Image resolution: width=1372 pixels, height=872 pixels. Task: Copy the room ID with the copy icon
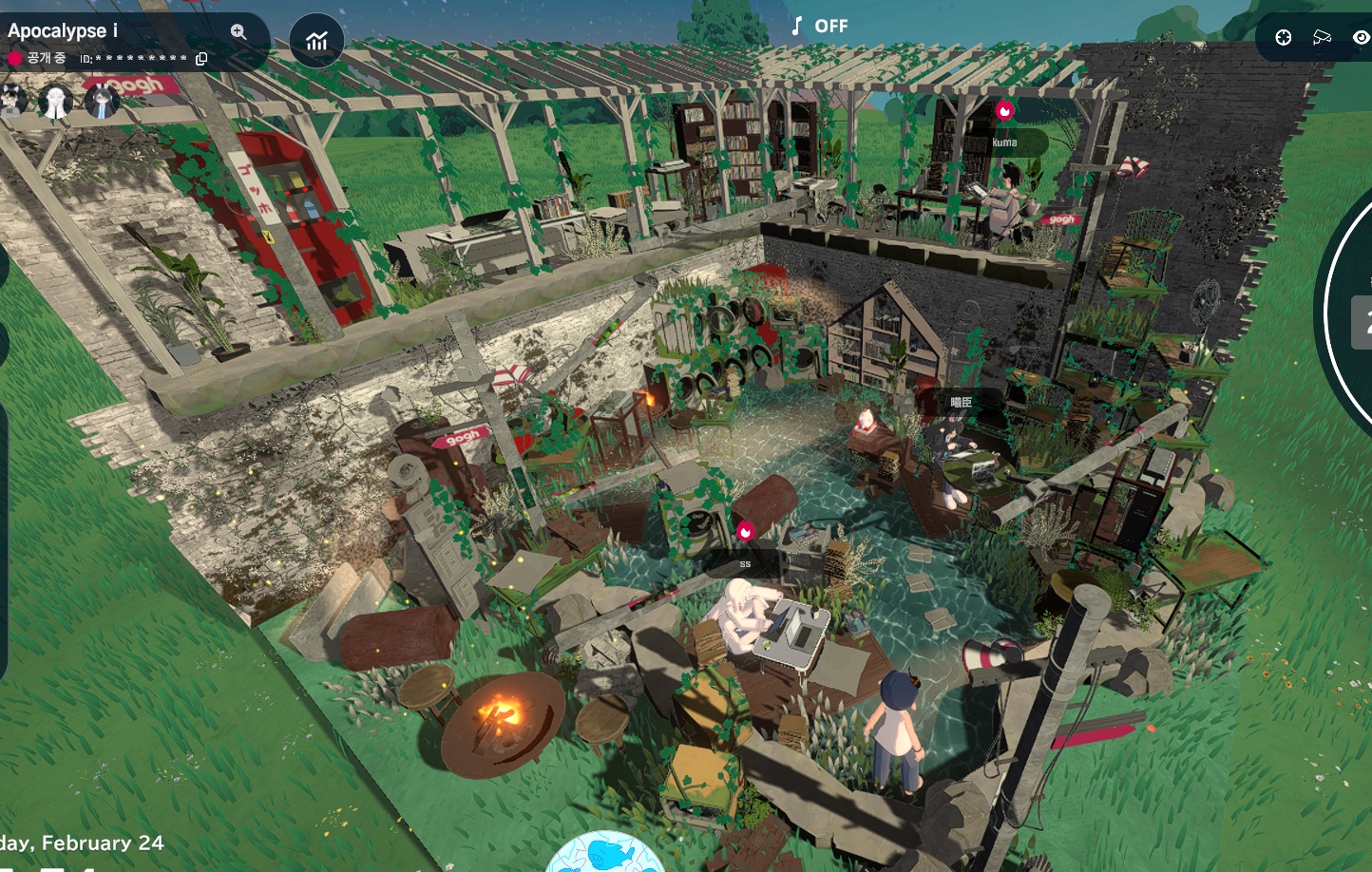[201, 59]
